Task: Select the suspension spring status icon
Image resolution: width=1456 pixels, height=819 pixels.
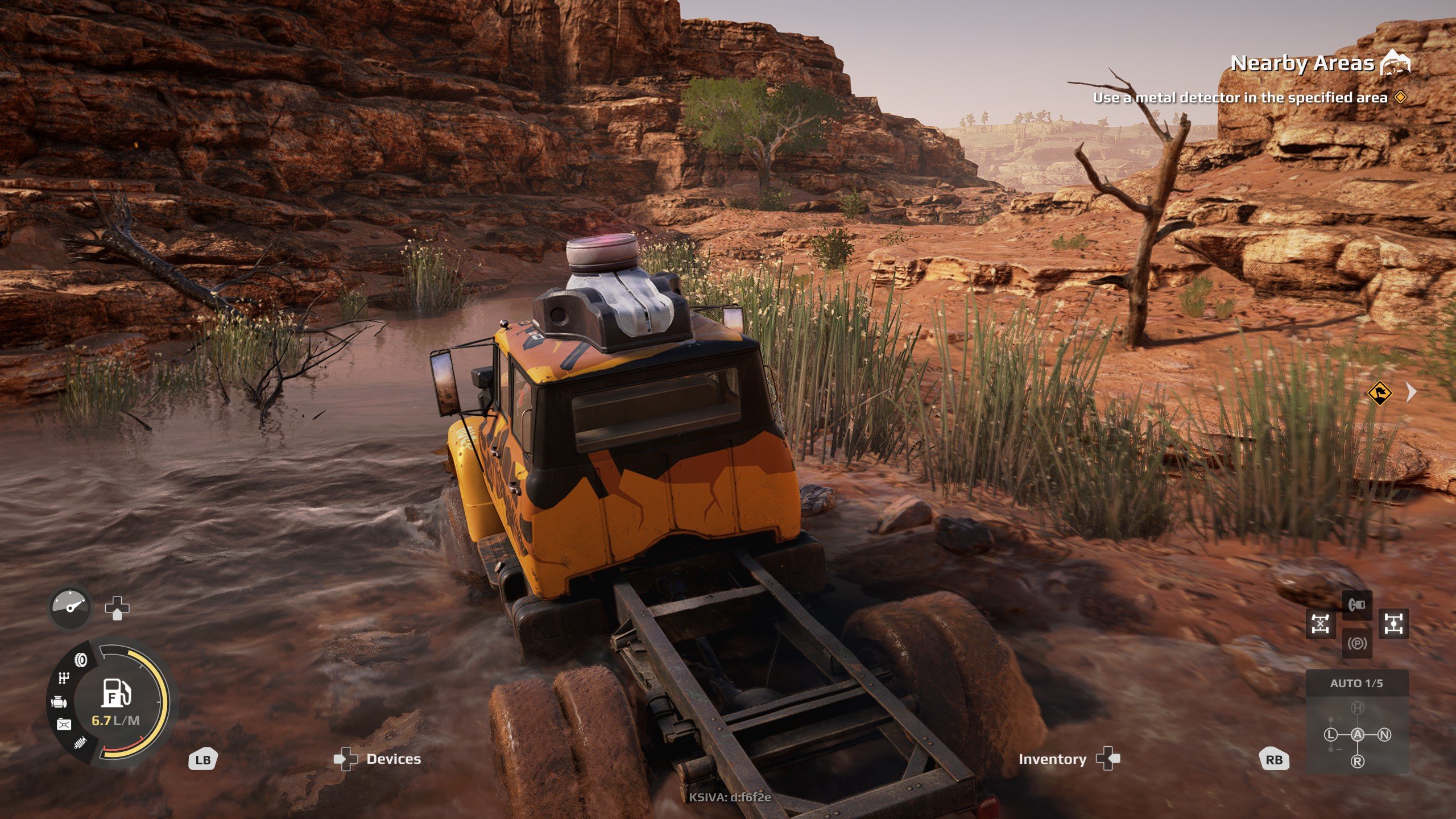Action: 80,743
